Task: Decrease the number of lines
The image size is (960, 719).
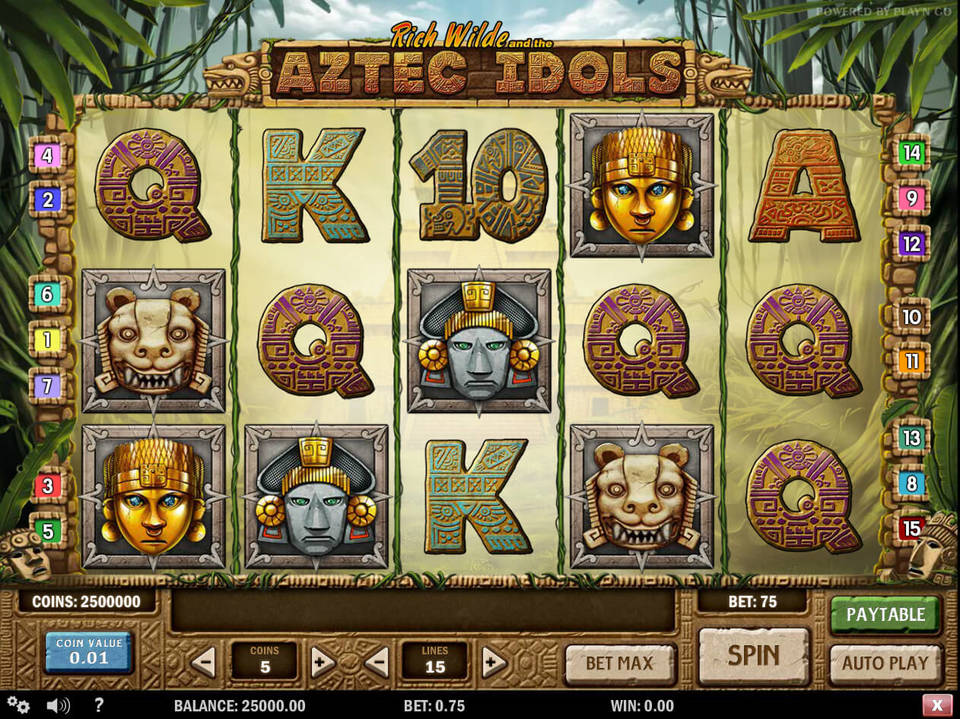Action: coord(376,661)
